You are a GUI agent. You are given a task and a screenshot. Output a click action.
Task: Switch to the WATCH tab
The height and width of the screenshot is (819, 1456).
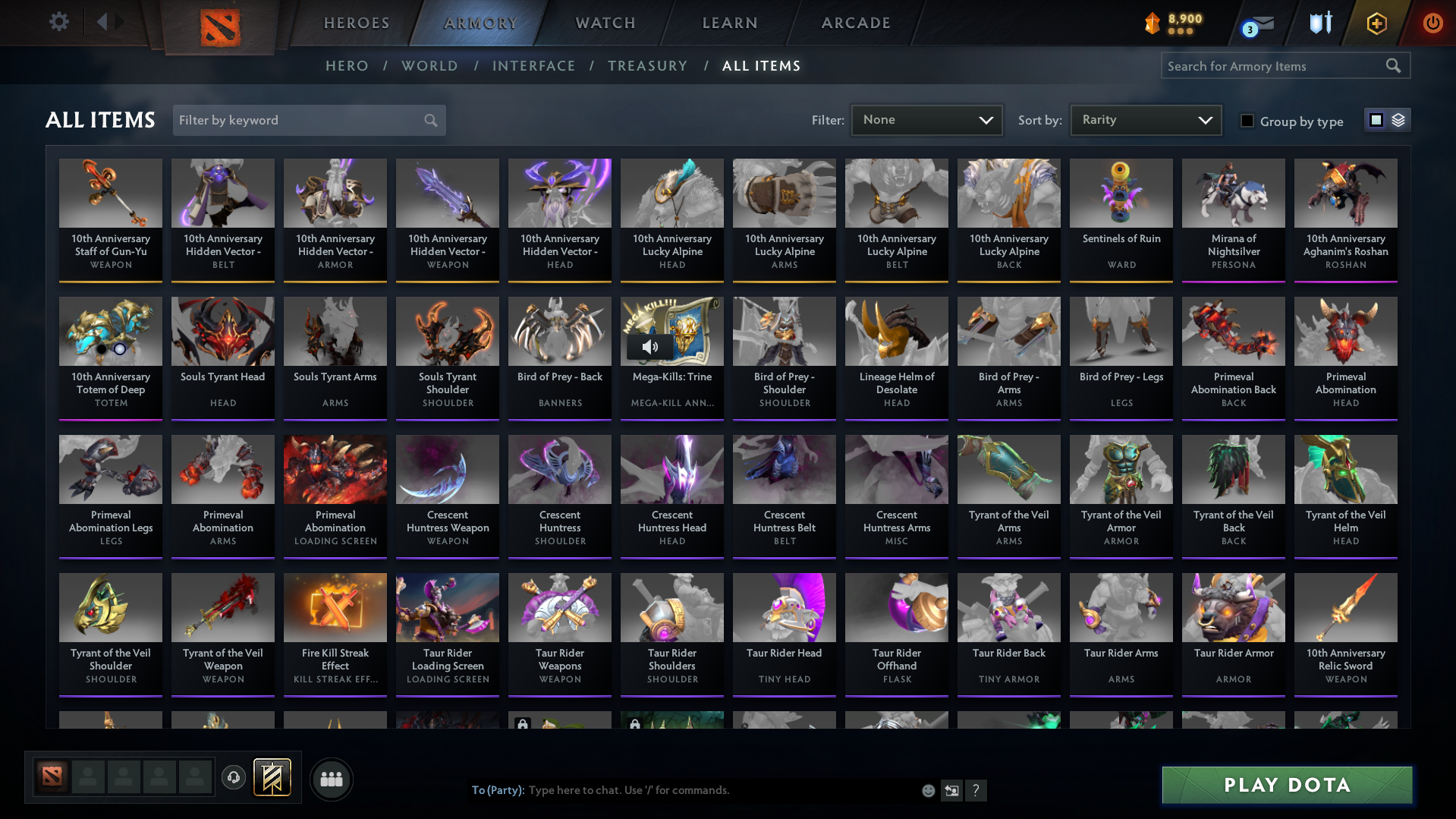605,23
